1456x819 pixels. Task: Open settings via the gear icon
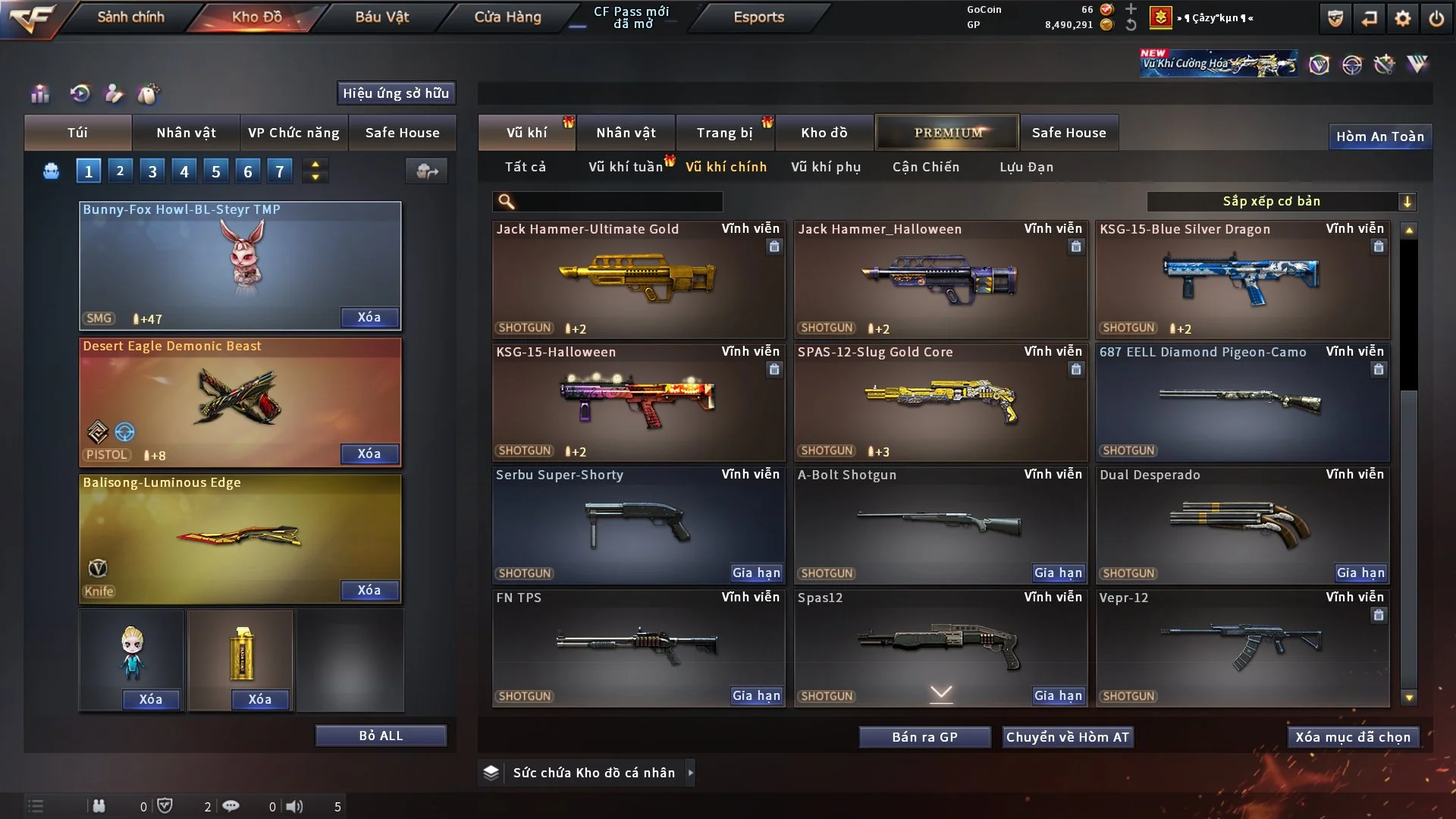(1403, 18)
